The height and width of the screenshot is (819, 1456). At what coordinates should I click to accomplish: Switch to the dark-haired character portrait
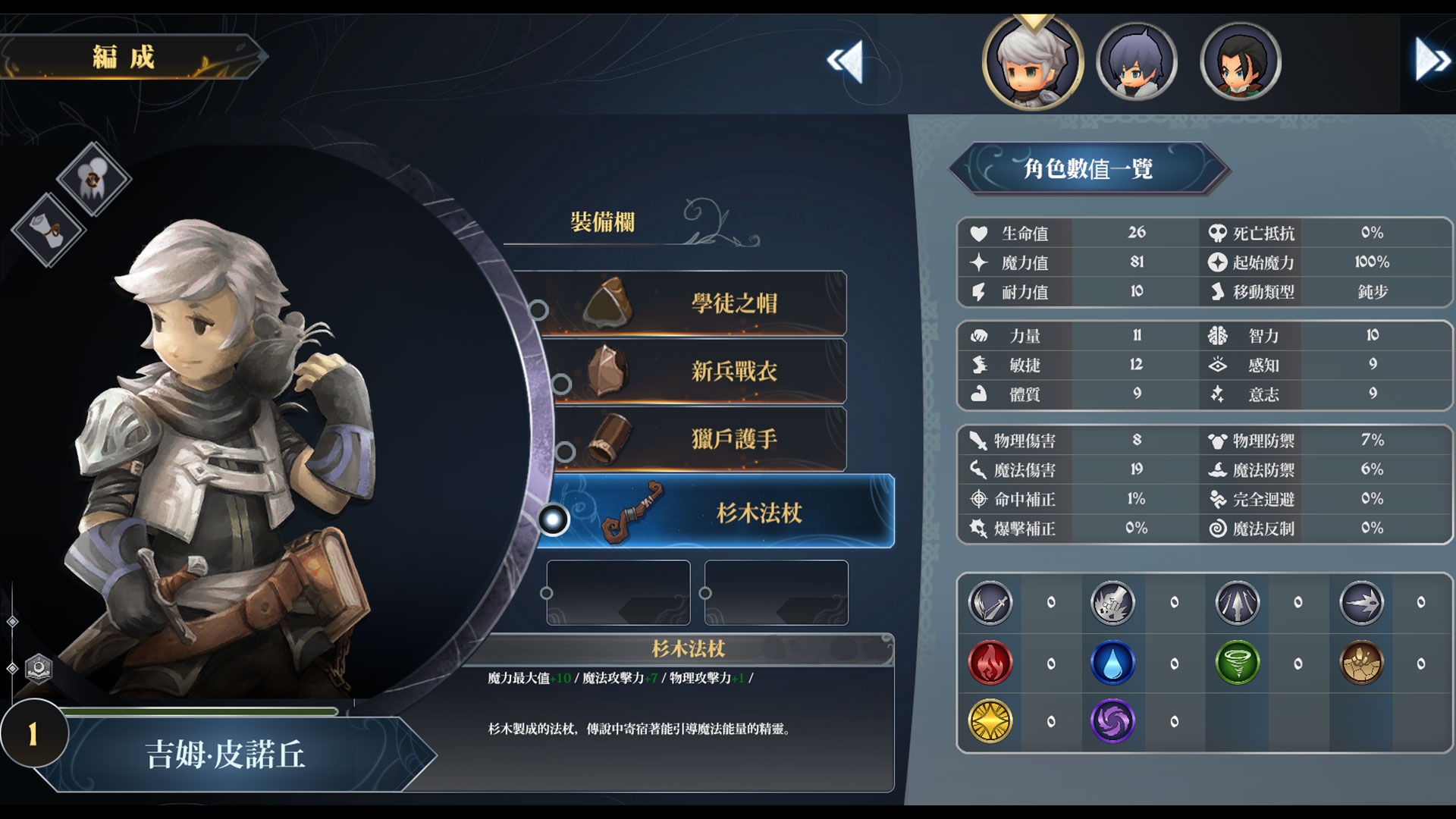1241,62
